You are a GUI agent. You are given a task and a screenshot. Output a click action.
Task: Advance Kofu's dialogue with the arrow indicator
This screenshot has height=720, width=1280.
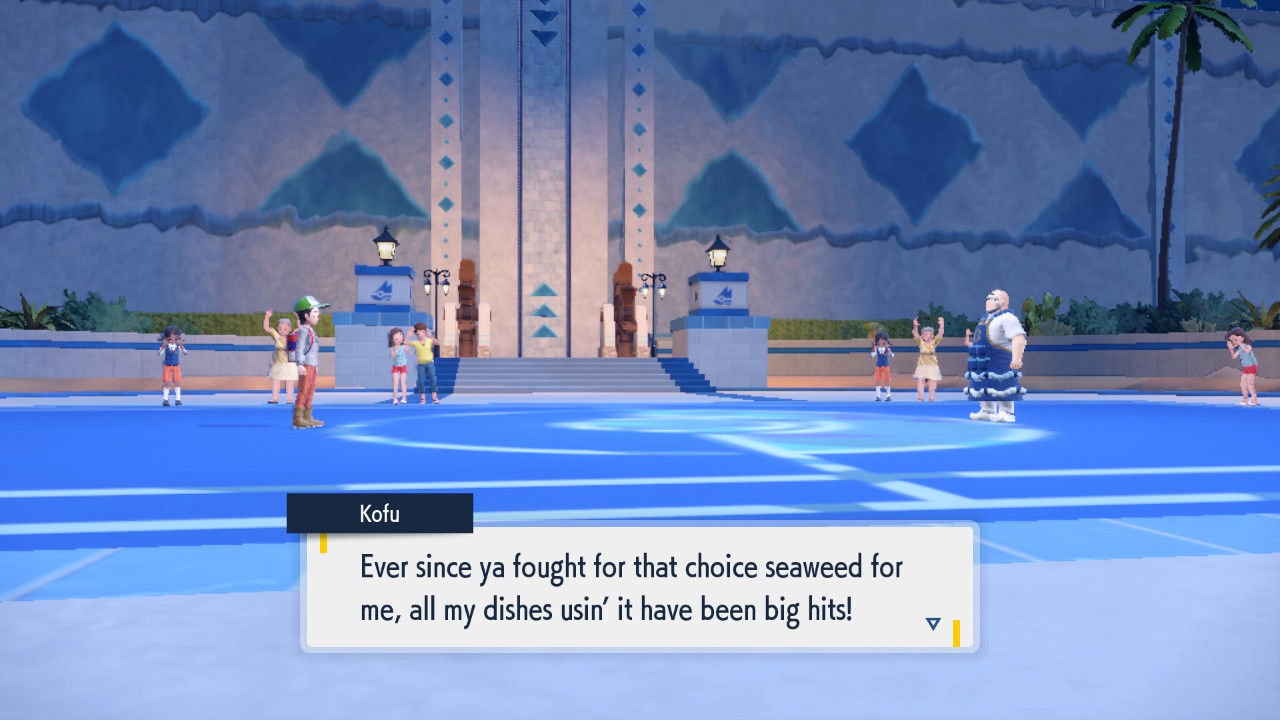click(933, 624)
